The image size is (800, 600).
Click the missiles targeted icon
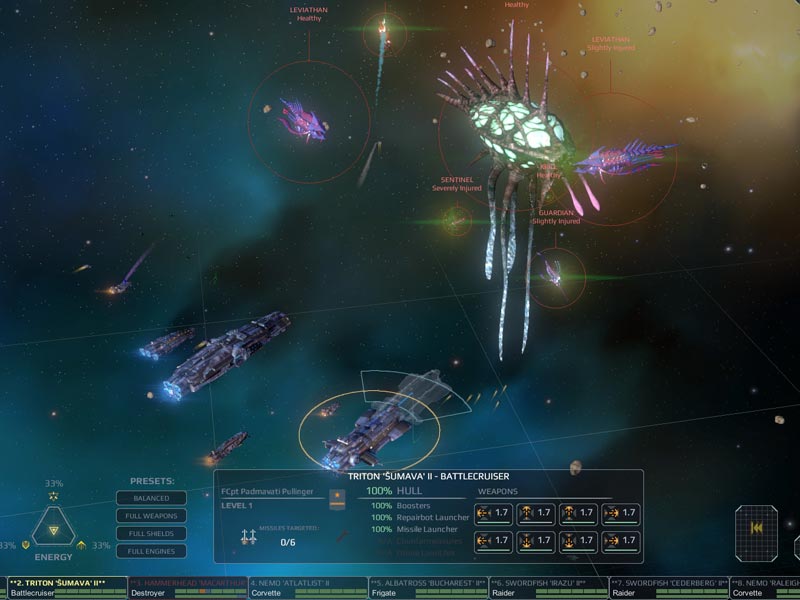(249, 538)
